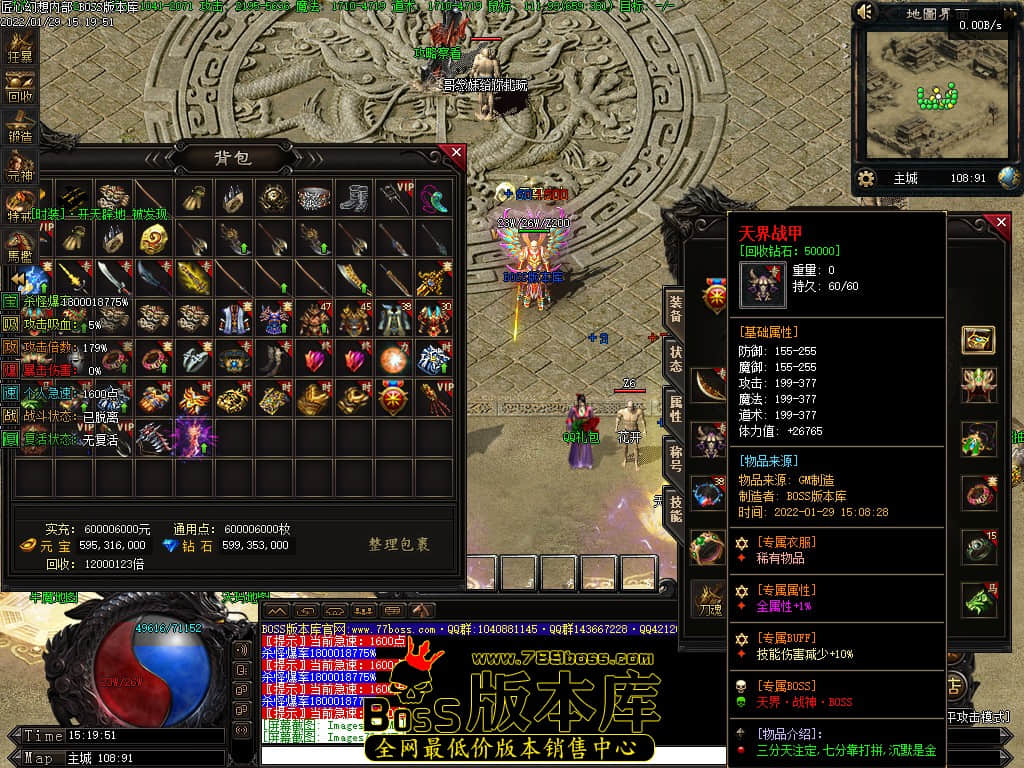
Task: Click the 整理包裹 sort bag button
Action: click(x=399, y=545)
